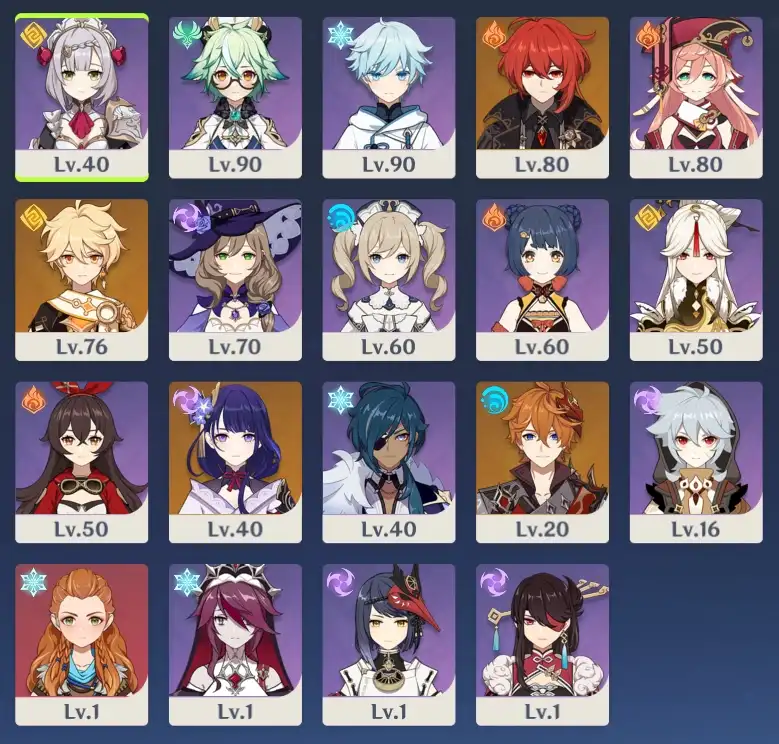Pick the Lv.16 Razor character card
Image resolution: width=779 pixels, height=744 pixels.
pos(696,461)
